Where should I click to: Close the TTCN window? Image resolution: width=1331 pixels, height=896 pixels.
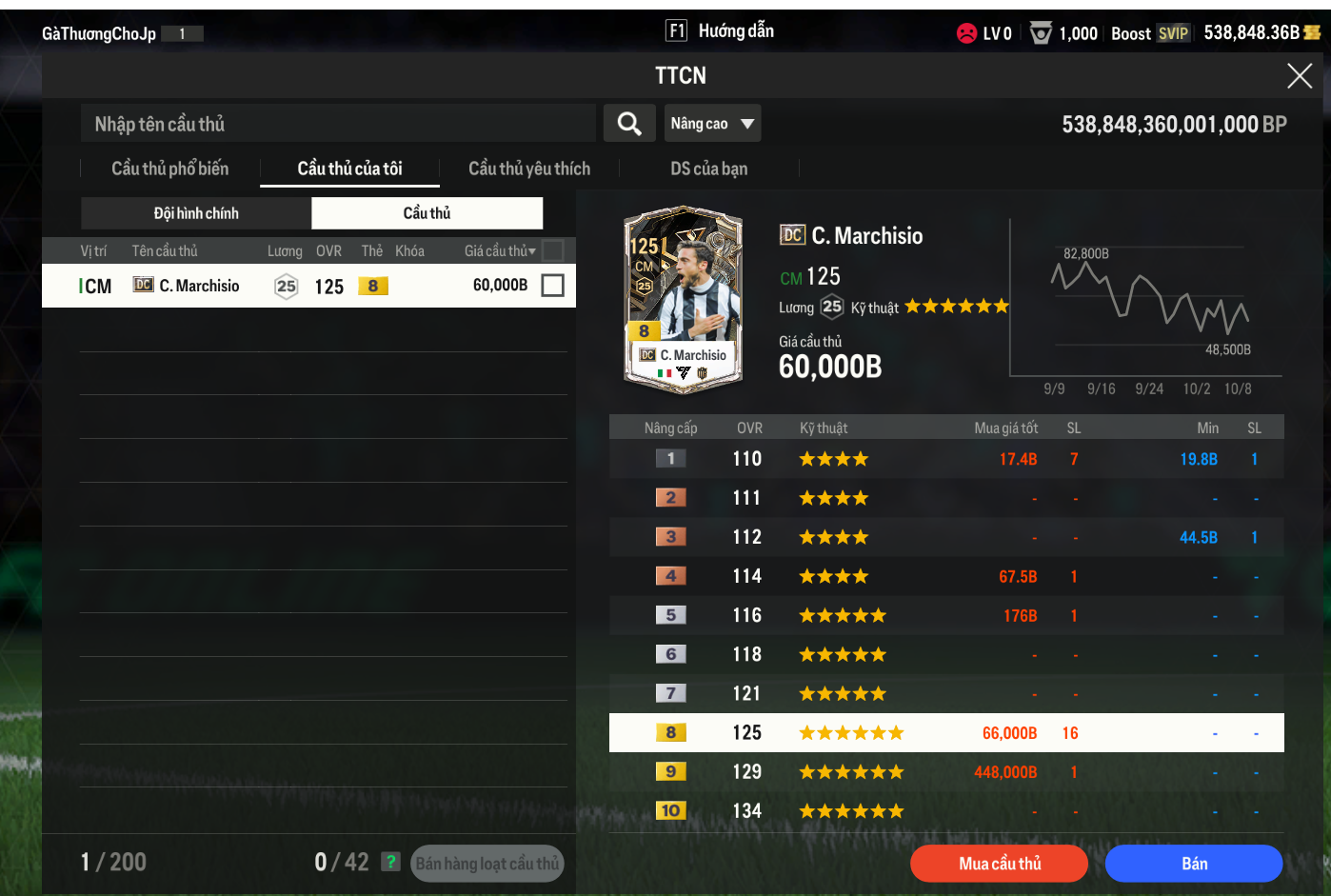(x=1299, y=76)
